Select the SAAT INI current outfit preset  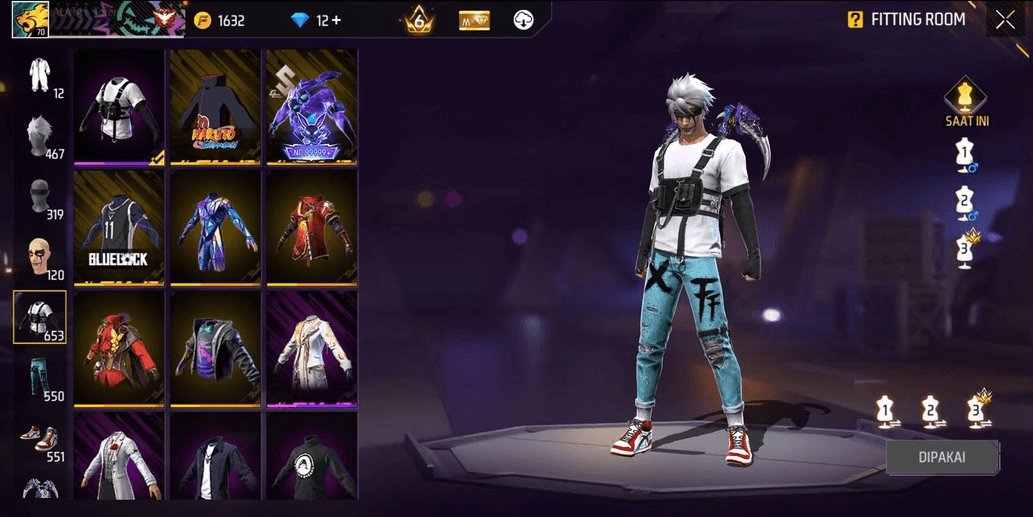965,101
